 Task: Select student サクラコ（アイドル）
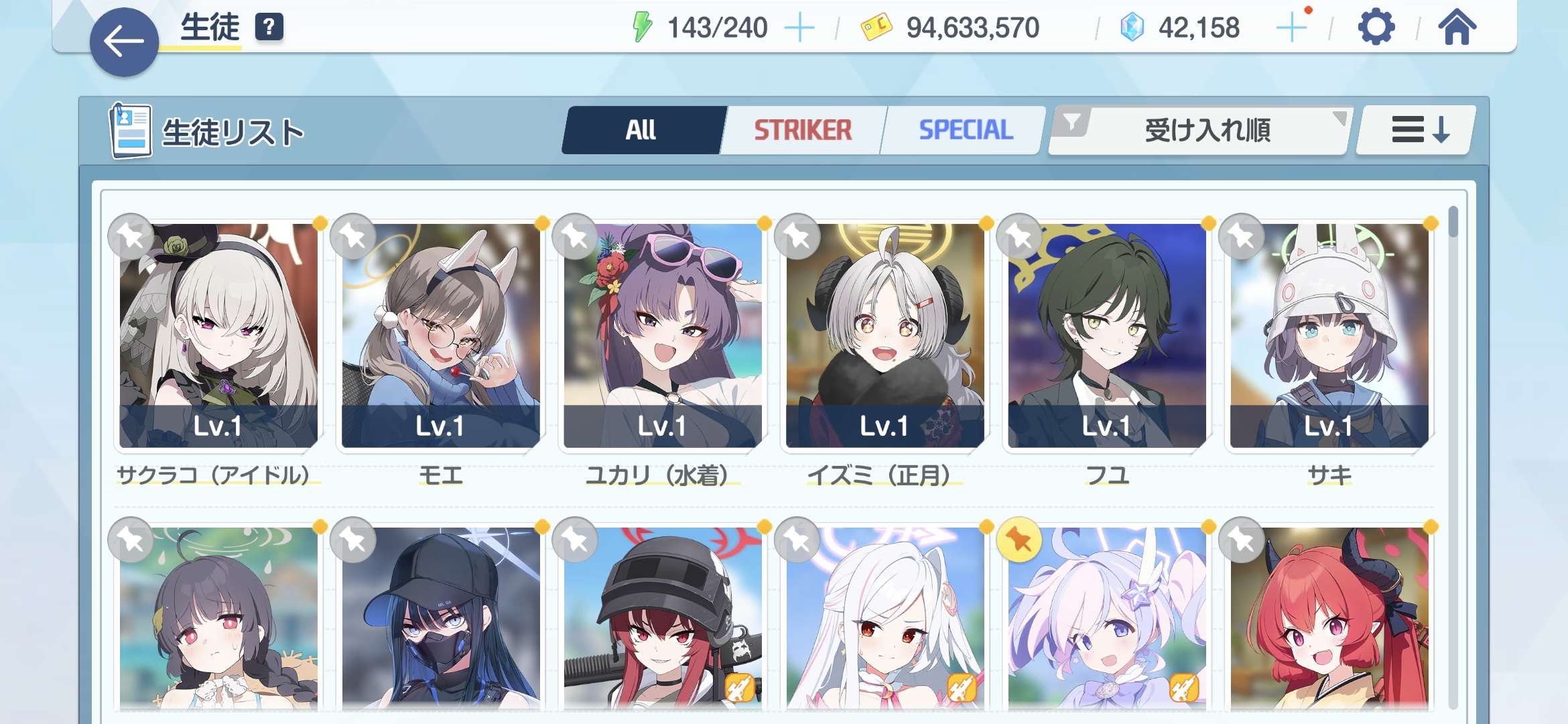click(218, 335)
